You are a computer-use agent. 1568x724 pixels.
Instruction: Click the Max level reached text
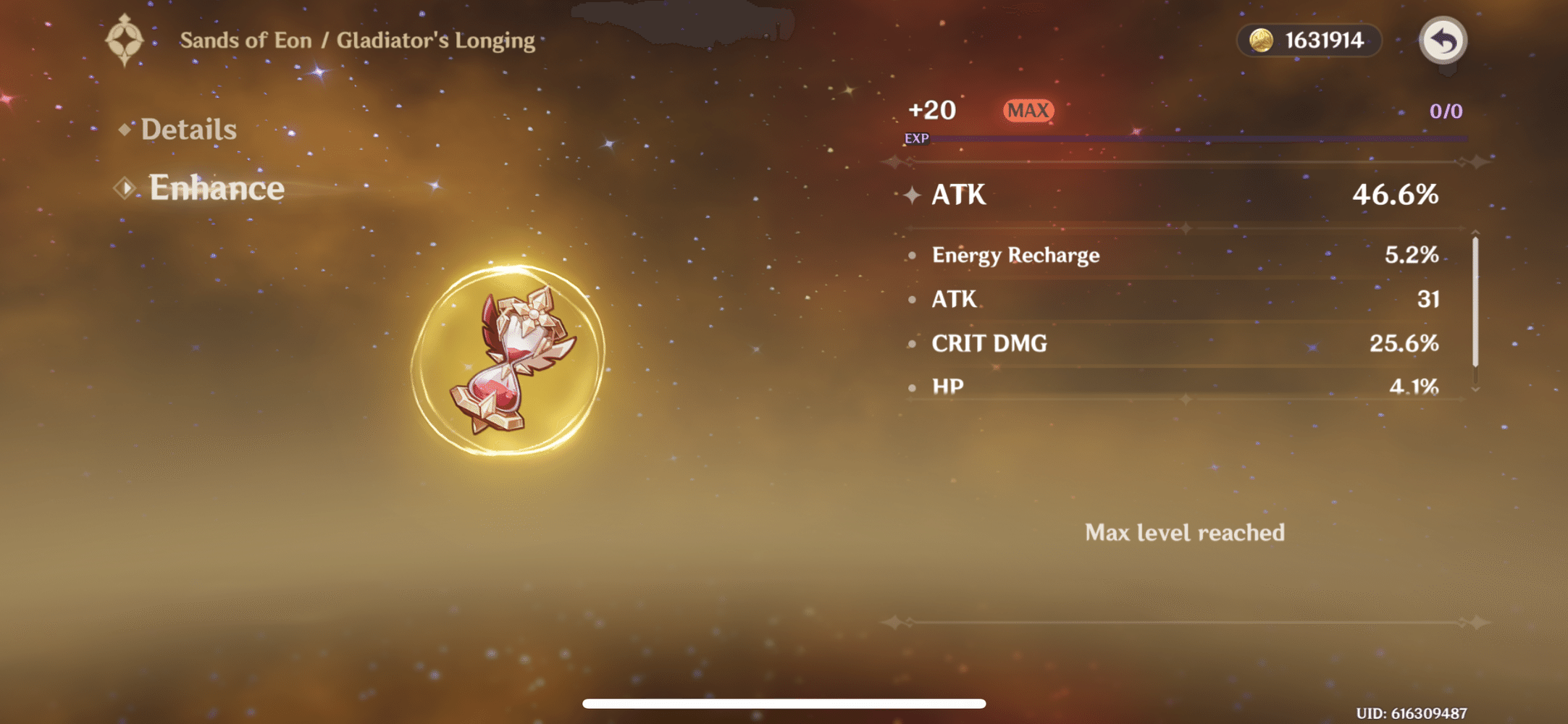point(1183,533)
